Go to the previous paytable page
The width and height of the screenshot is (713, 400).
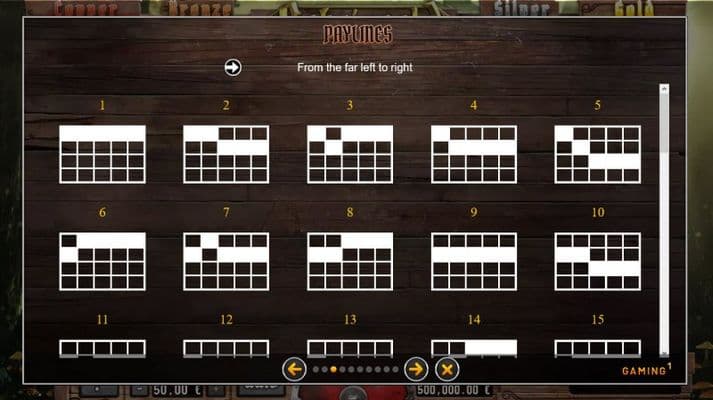click(x=294, y=369)
